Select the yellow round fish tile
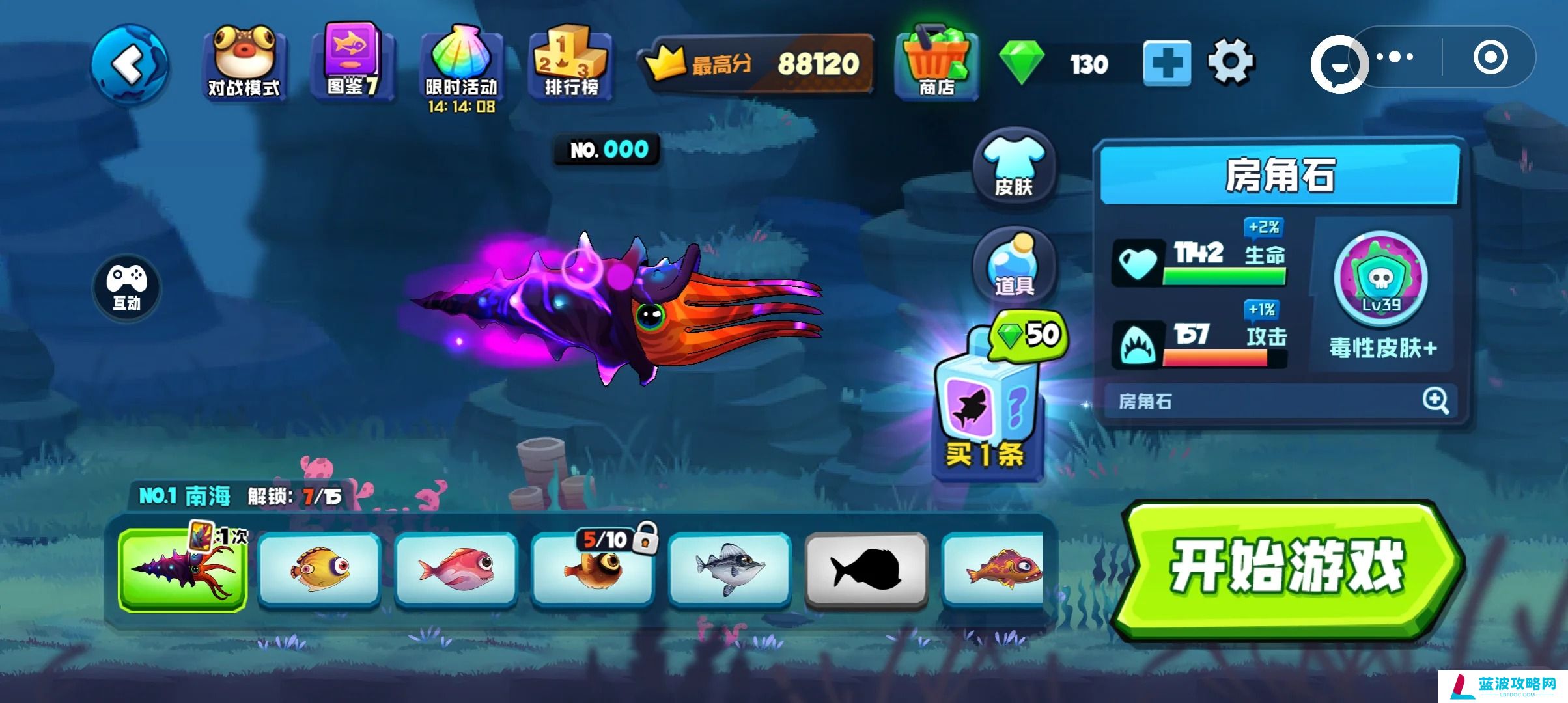Image resolution: width=1568 pixels, height=703 pixels. pos(319,570)
